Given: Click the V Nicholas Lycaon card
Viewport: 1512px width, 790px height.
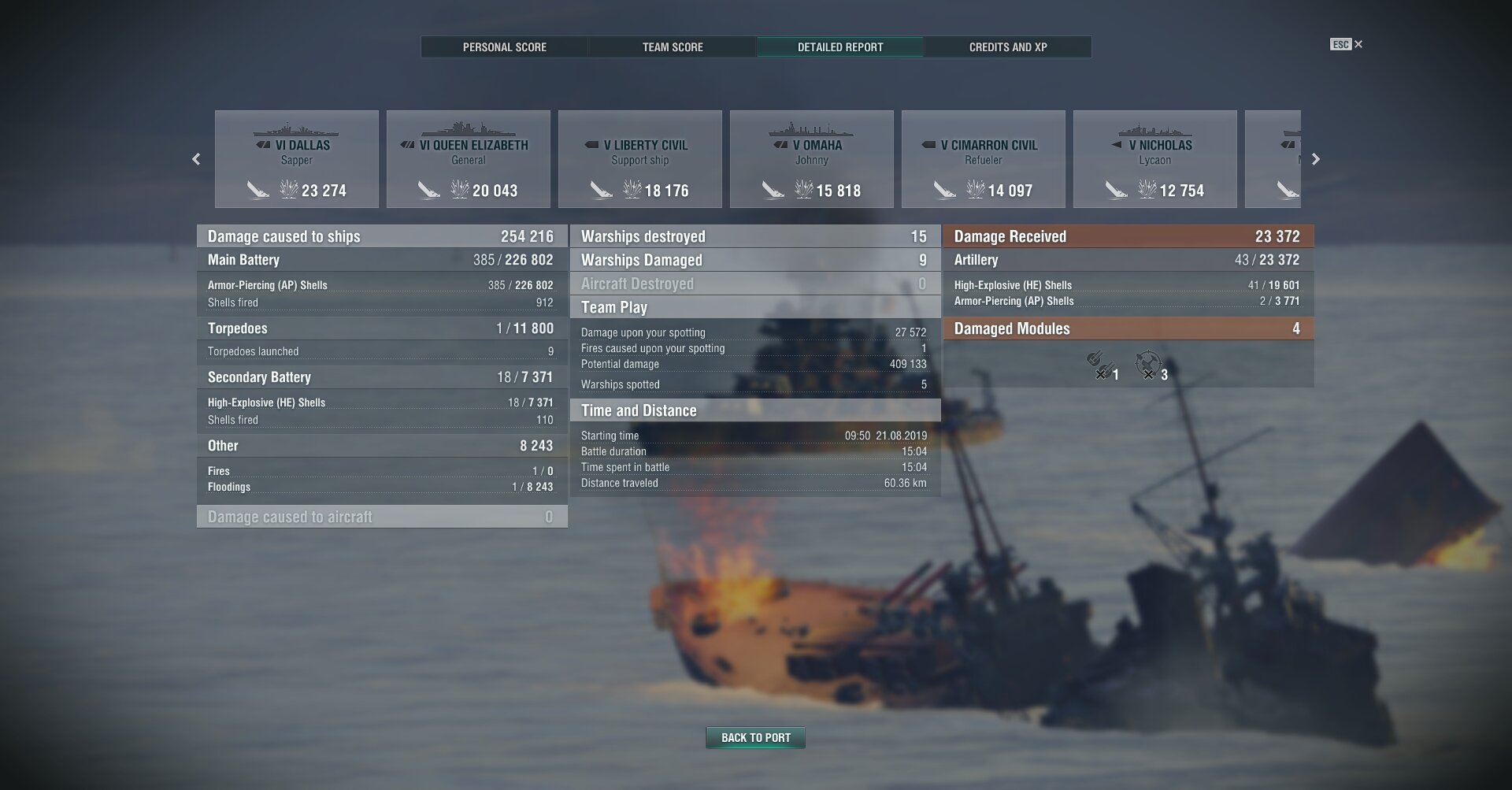Looking at the screenshot, I should (1155, 159).
